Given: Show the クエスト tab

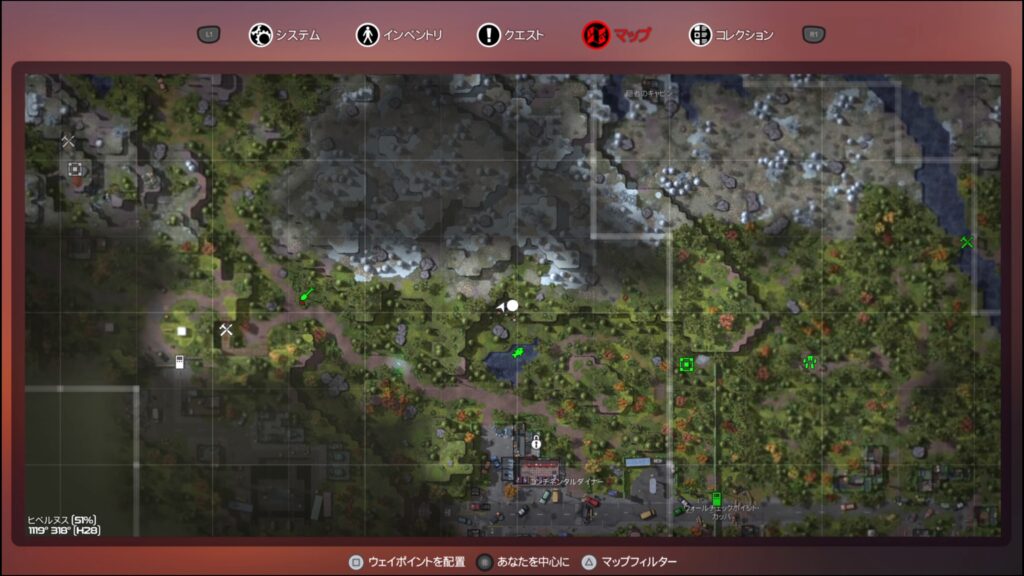Looking at the screenshot, I should (511, 35).
